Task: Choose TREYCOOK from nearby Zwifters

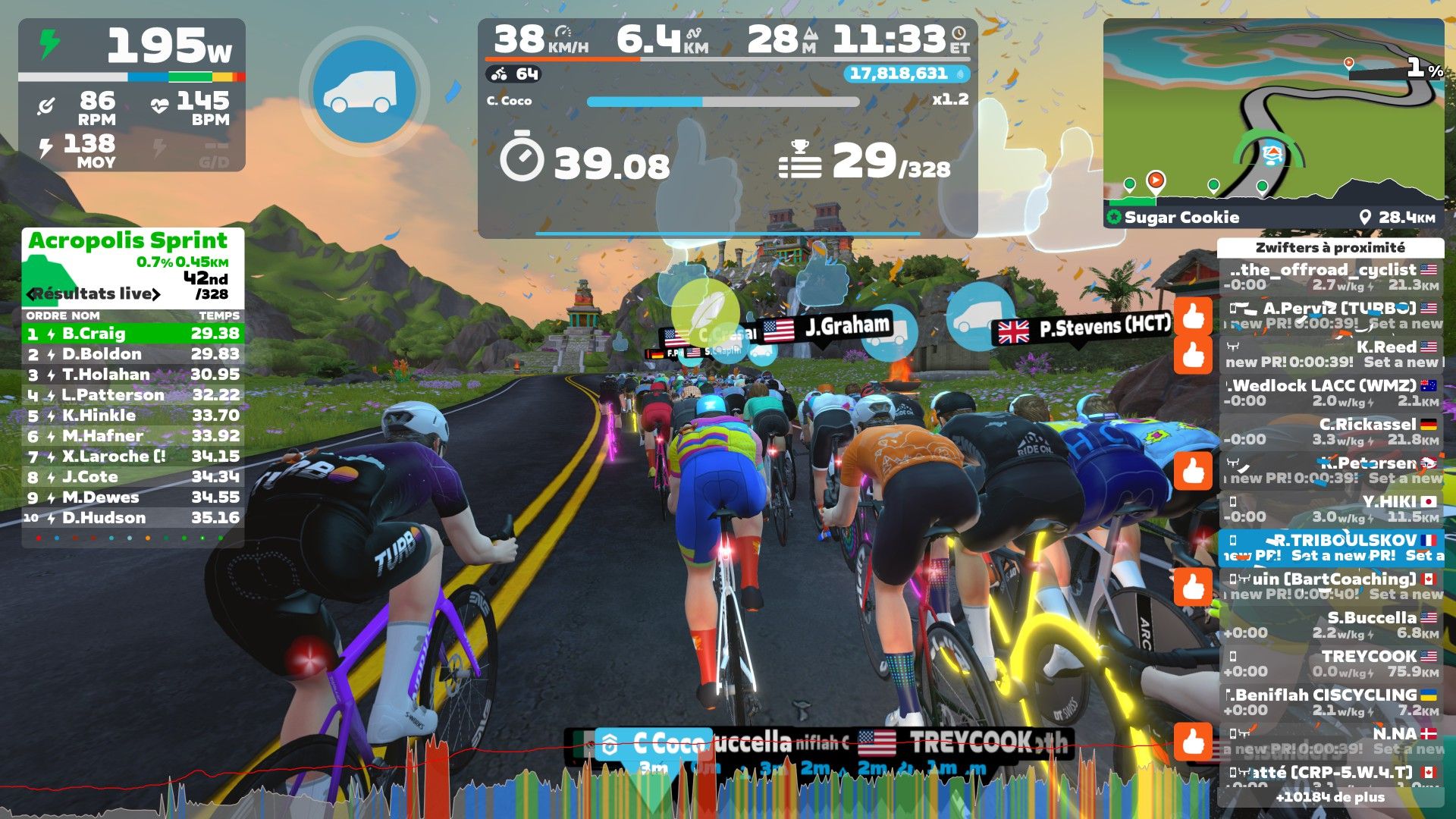Action: click(x=1332, y=664)
